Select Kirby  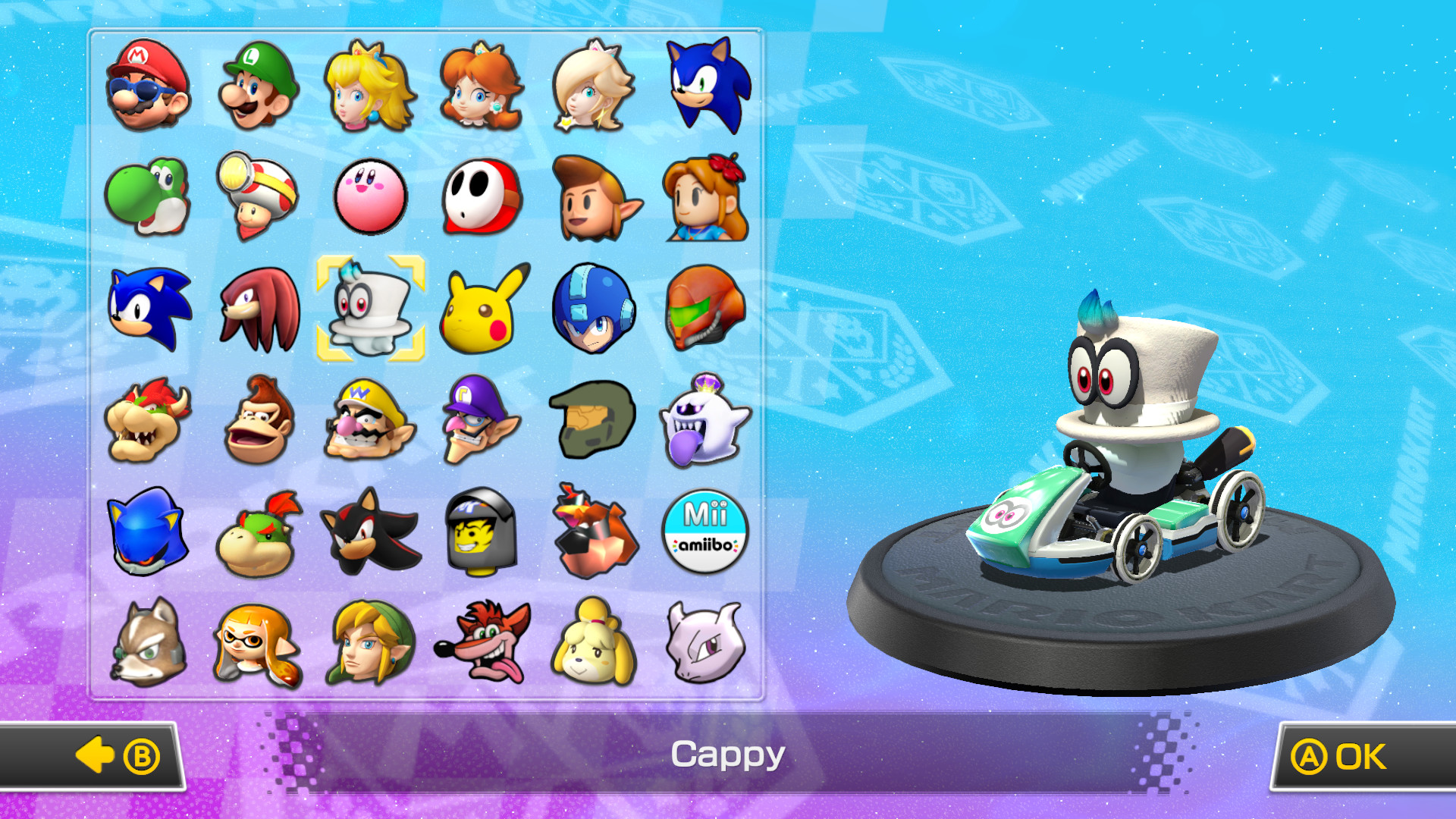[x=371, y=197]
